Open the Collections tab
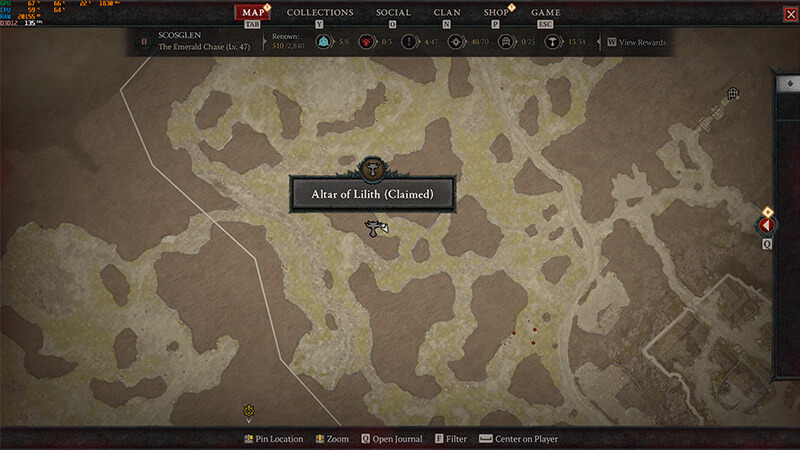 pos(320,13)
